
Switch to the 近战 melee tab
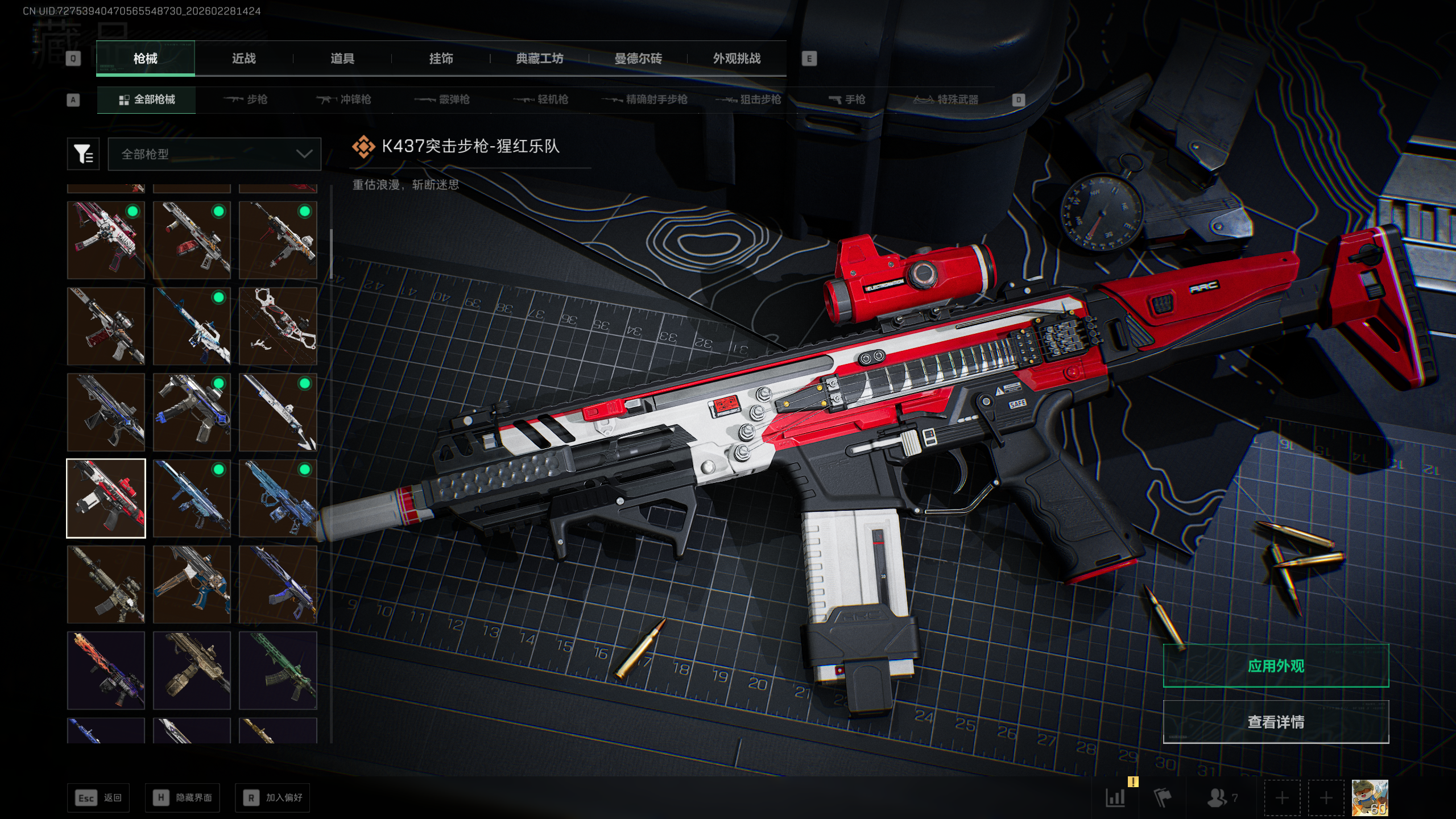[243, 59]
